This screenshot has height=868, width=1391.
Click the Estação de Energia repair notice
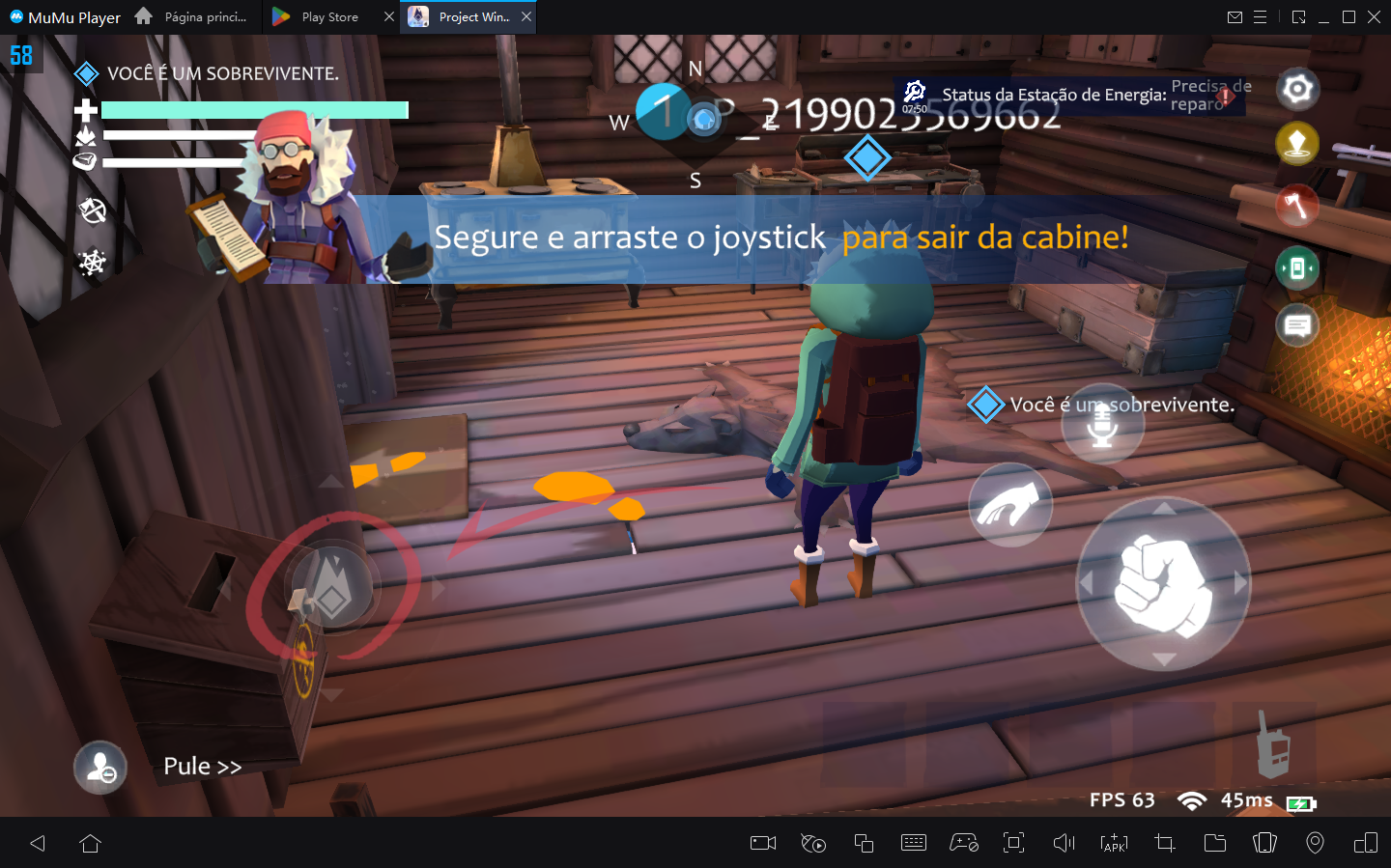(x=1063, y=96)
